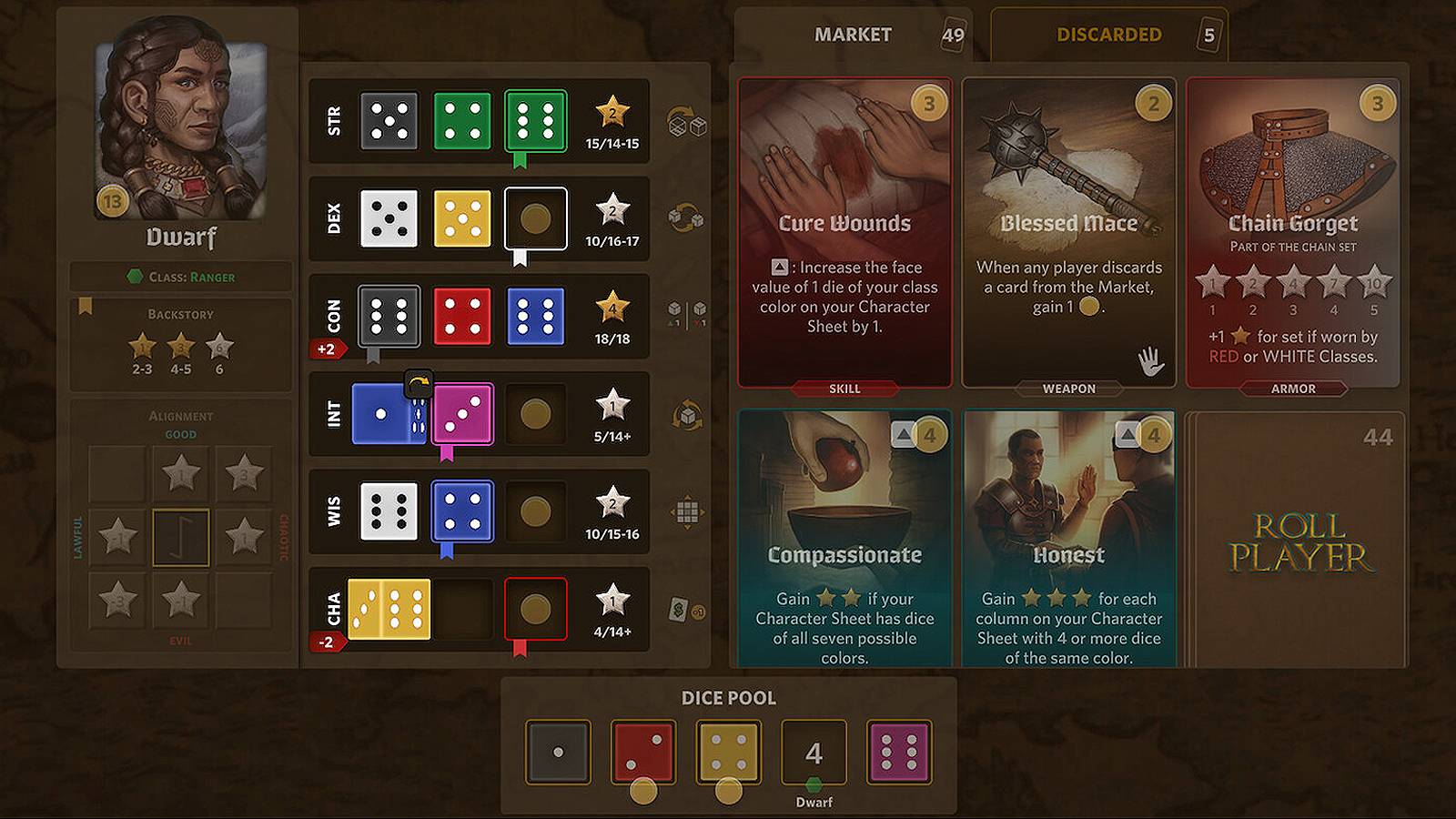
Task: Switch to the DISCARDED tab
Action: [1109, 34]
